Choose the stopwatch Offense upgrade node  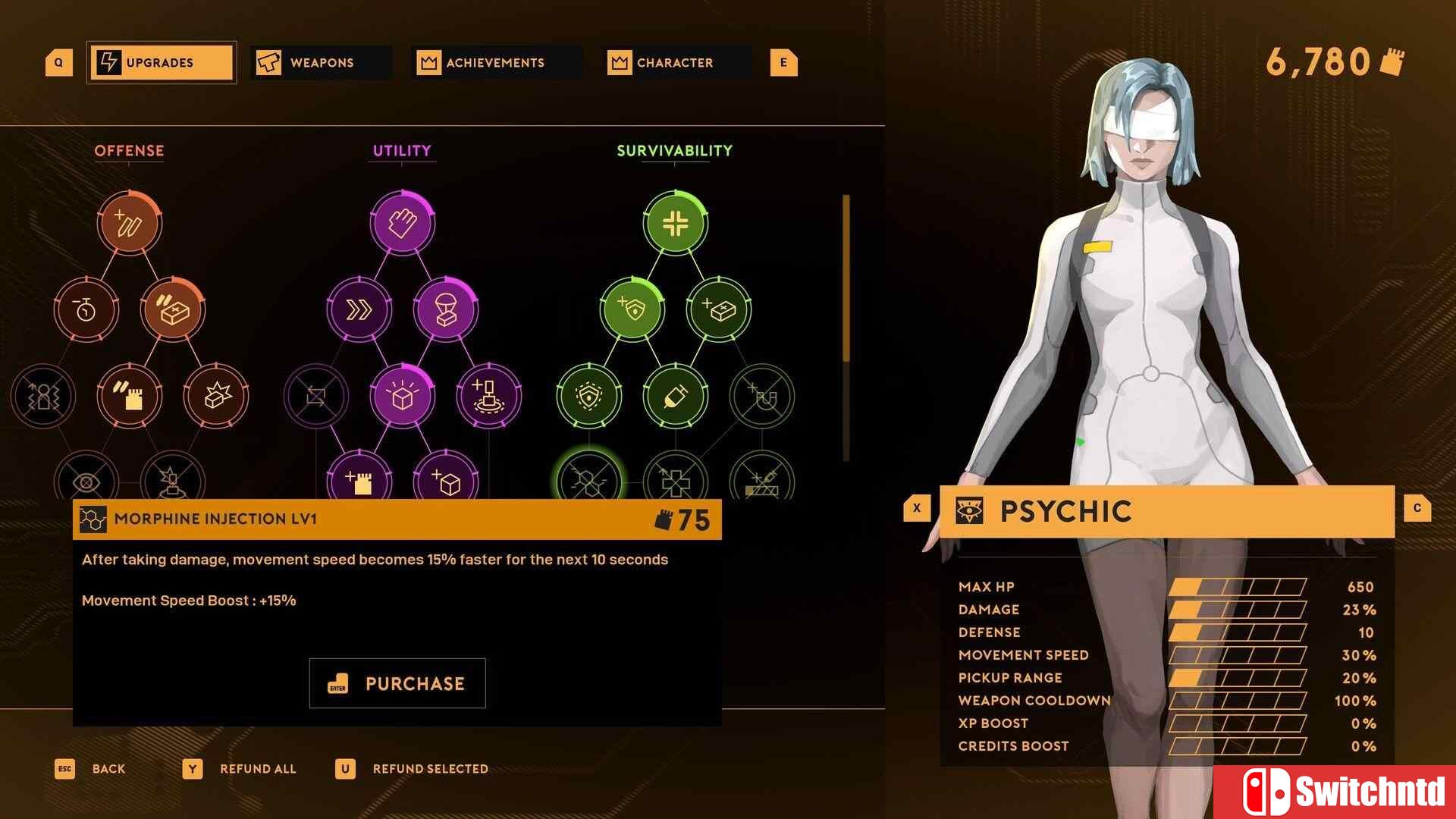[x=86, y=309]
